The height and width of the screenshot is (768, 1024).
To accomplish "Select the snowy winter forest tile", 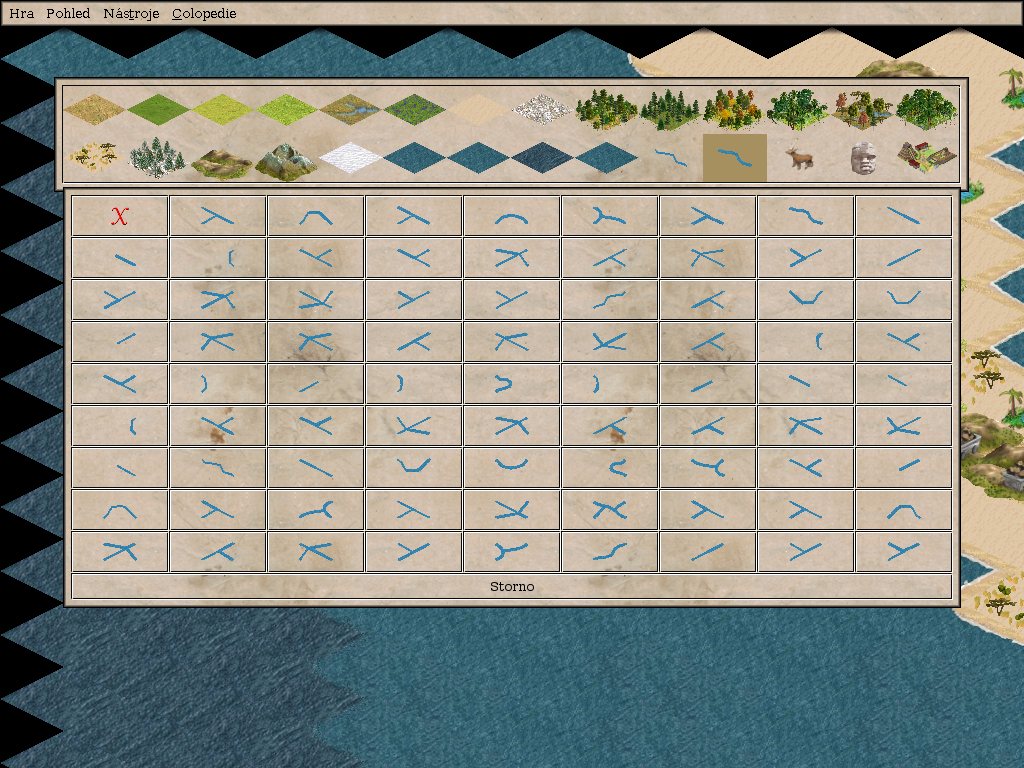I will [158, 158].
